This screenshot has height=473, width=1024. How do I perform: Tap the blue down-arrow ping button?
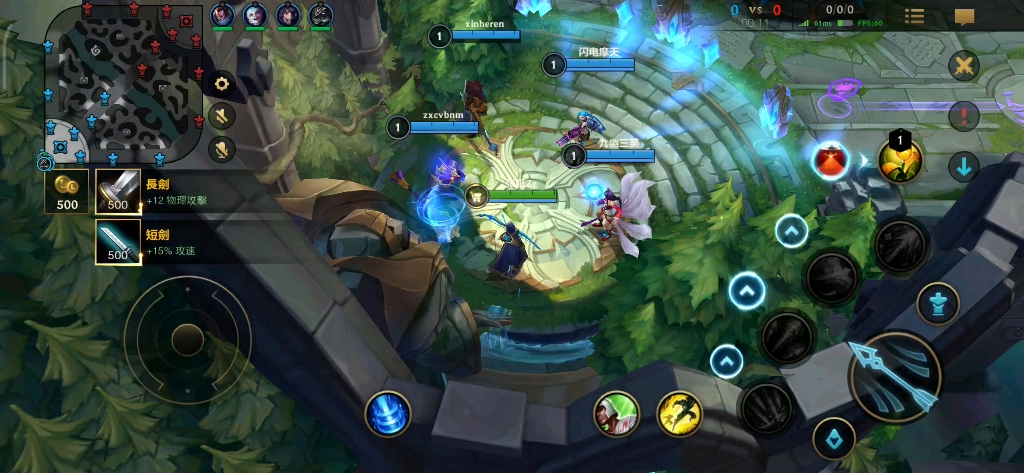(x=964, y=166)
